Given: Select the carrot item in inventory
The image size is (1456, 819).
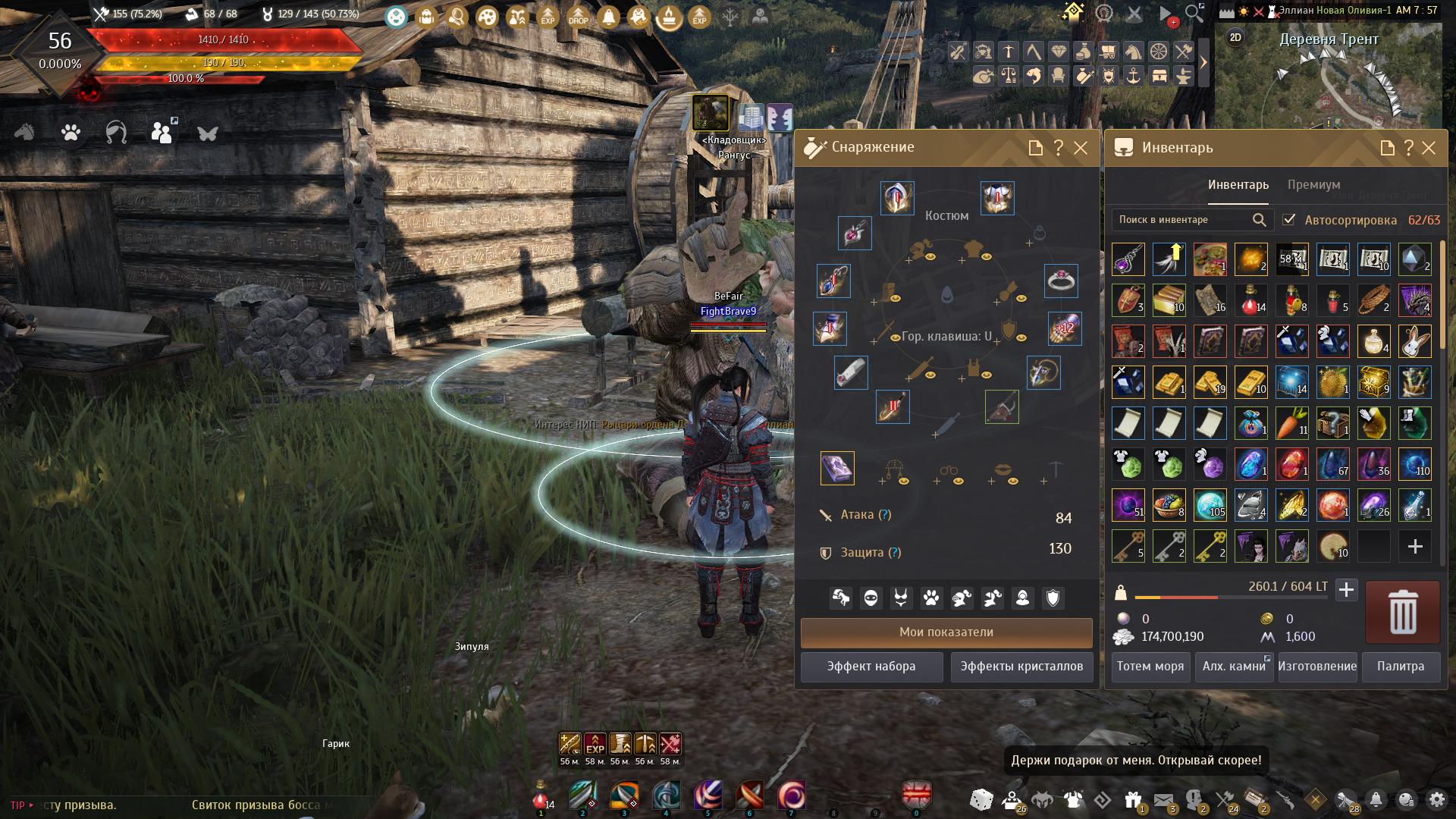Looking at the screenshot, I should click(1291, 423).
